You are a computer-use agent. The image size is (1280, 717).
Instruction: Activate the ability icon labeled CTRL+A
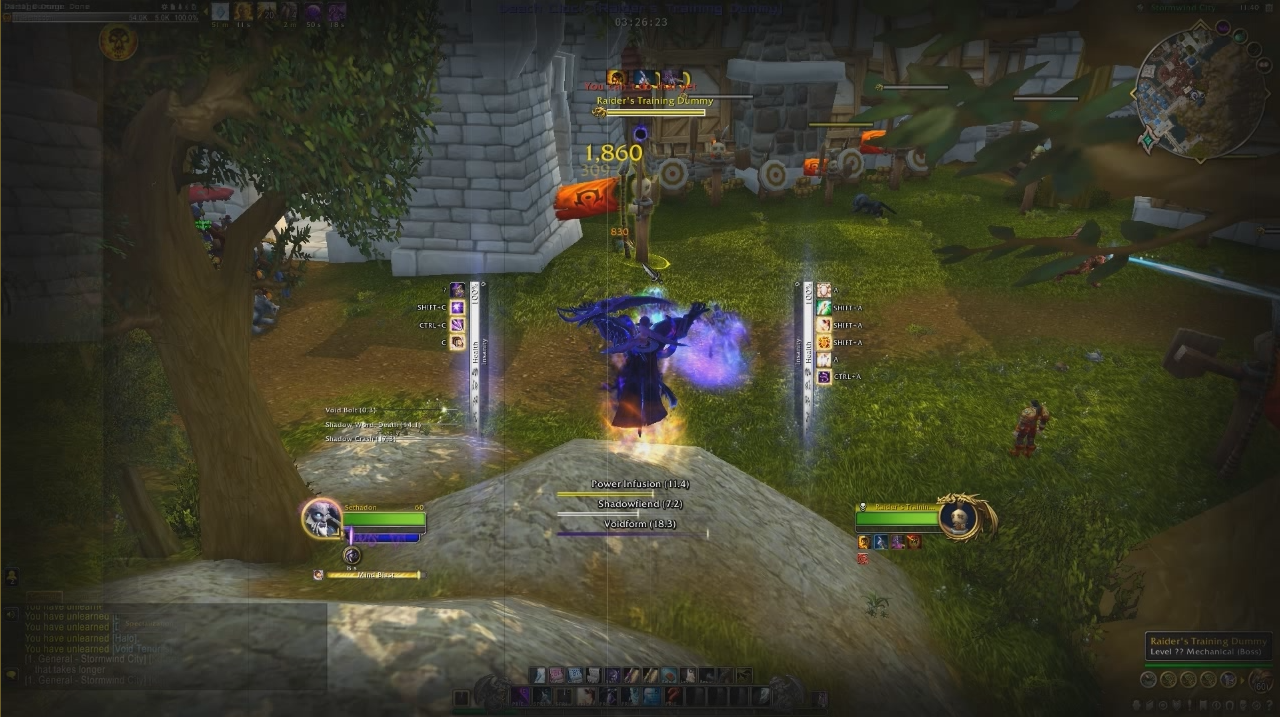click(x=824, y=377)
